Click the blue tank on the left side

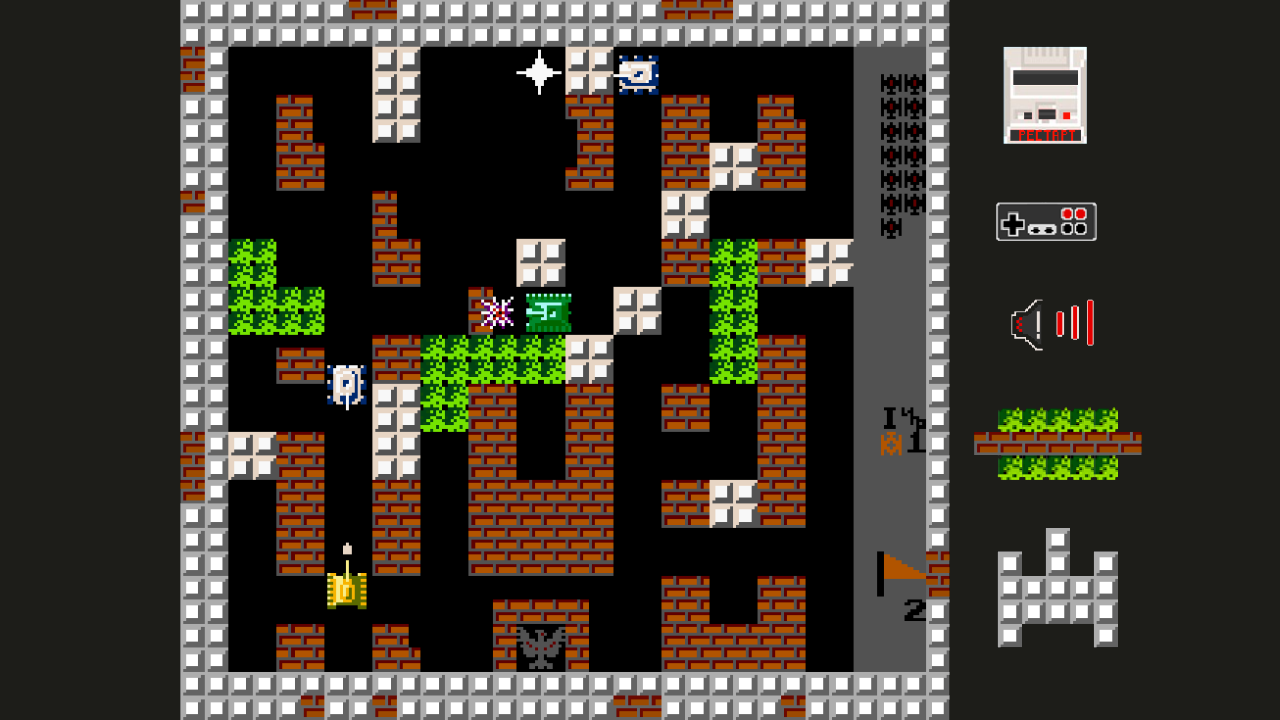tap(347, 384)
